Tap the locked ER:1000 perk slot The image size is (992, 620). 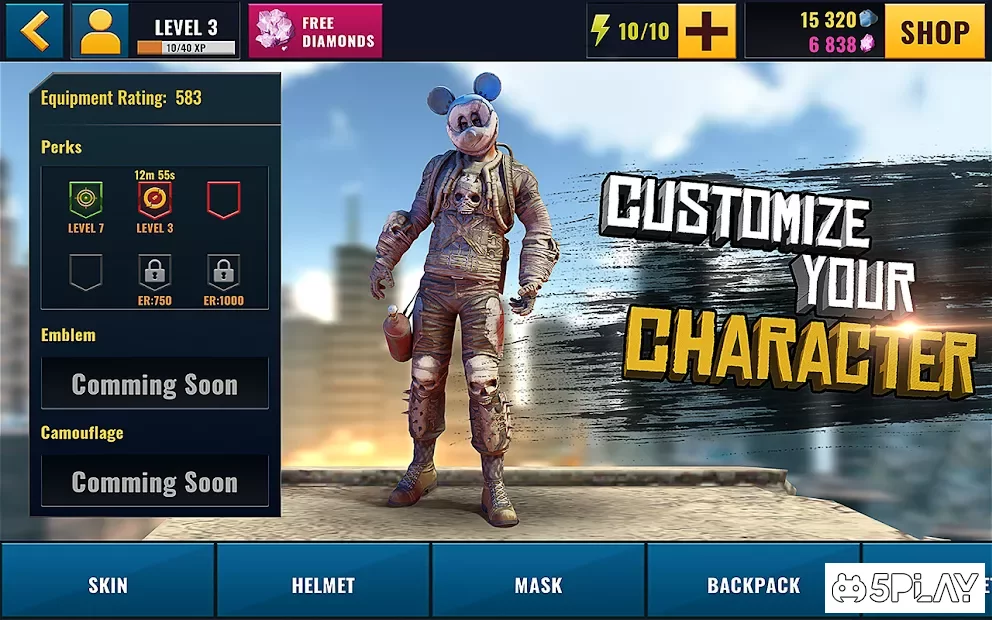click(x=224, y=272)
